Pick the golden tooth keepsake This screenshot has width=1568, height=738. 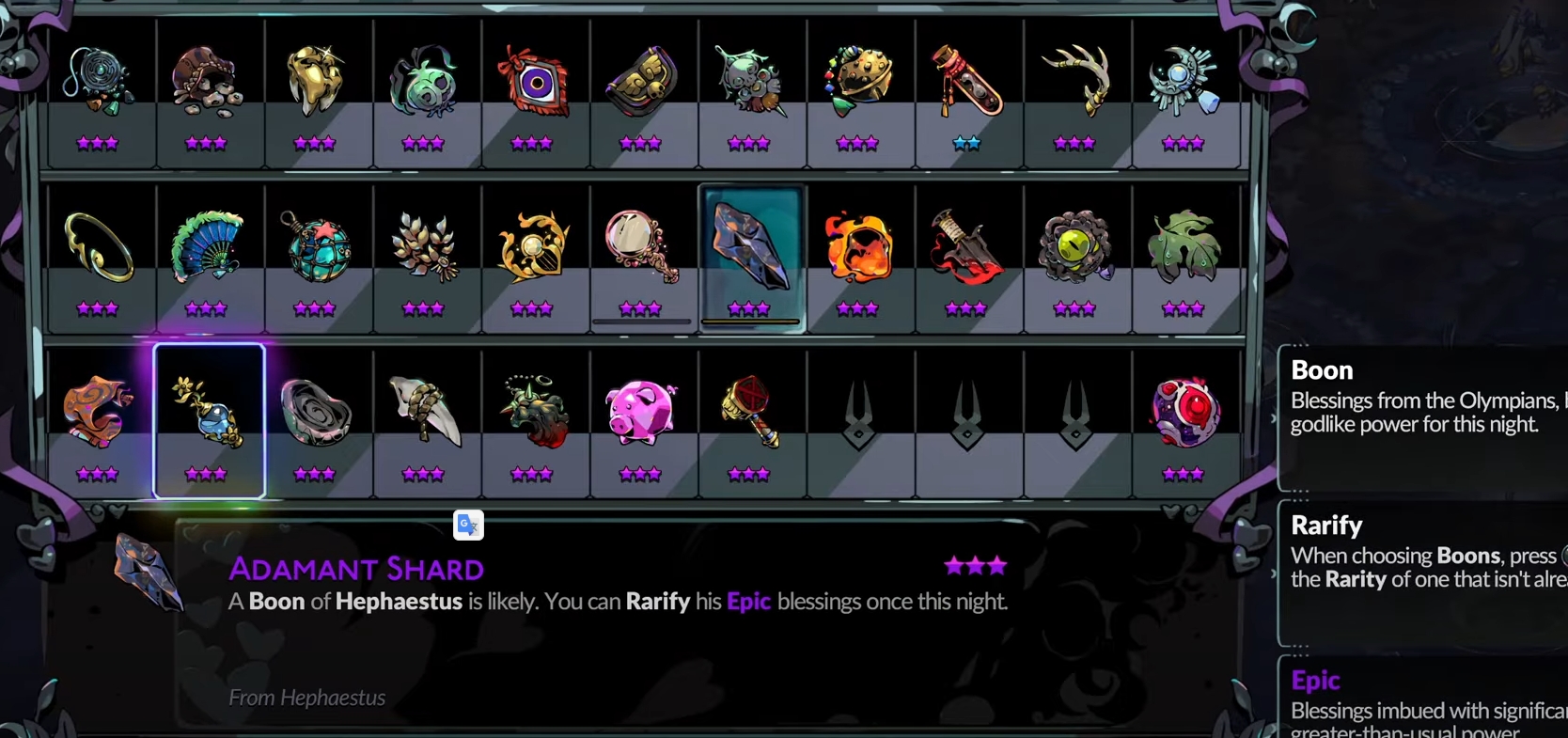315,83
